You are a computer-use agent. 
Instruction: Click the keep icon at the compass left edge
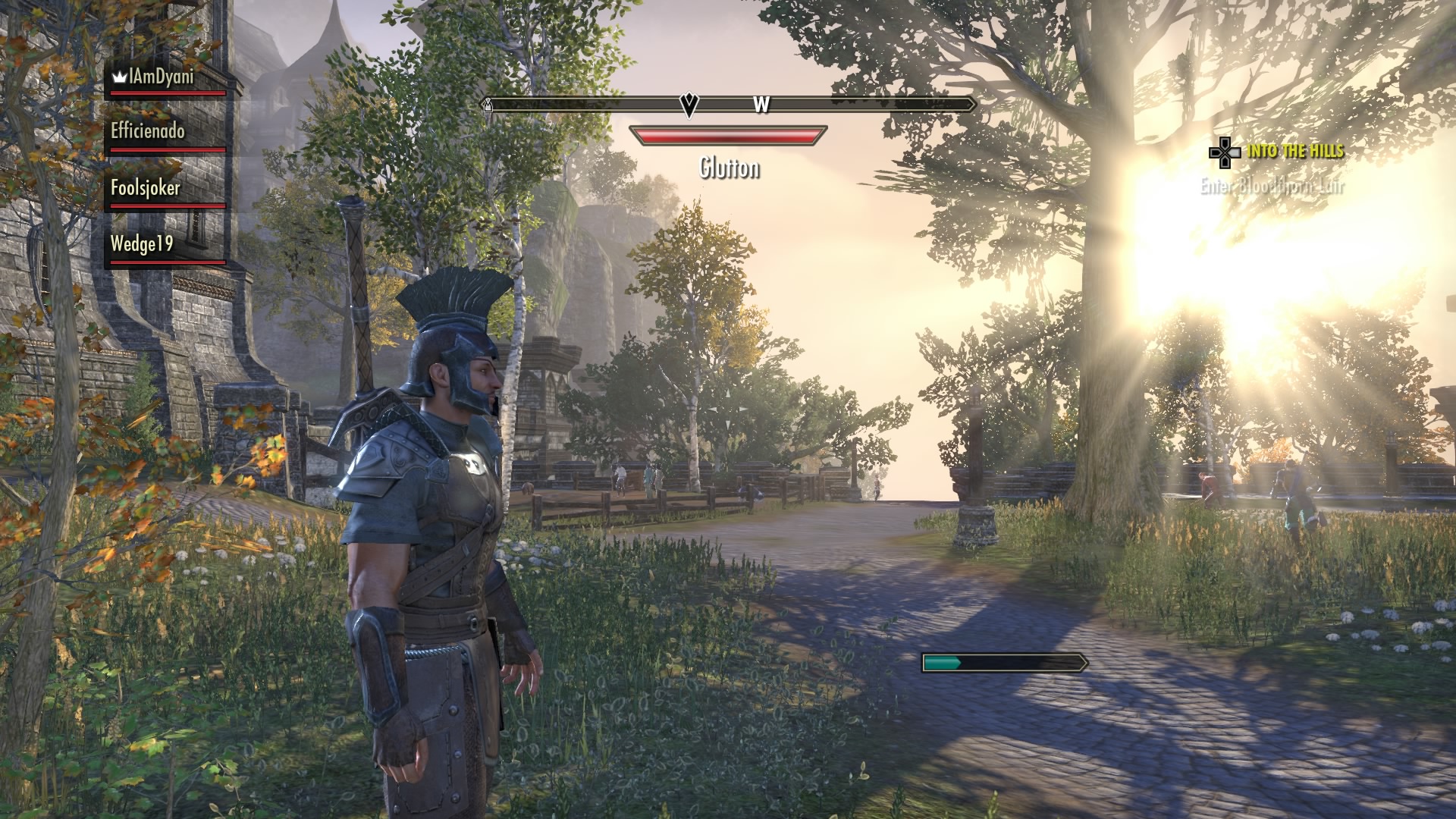click(489, 106)
